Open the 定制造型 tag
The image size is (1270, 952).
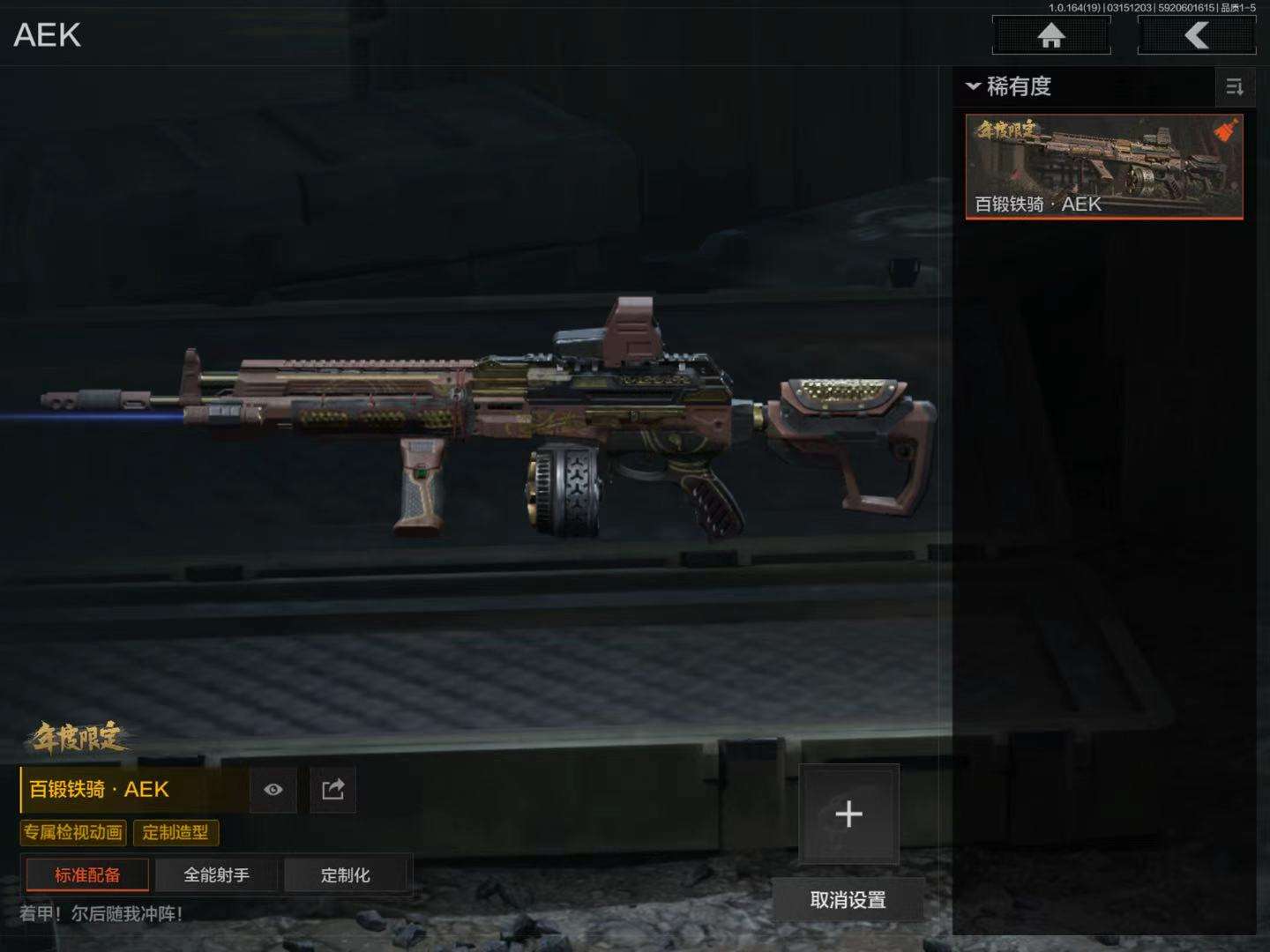[176, 832]
